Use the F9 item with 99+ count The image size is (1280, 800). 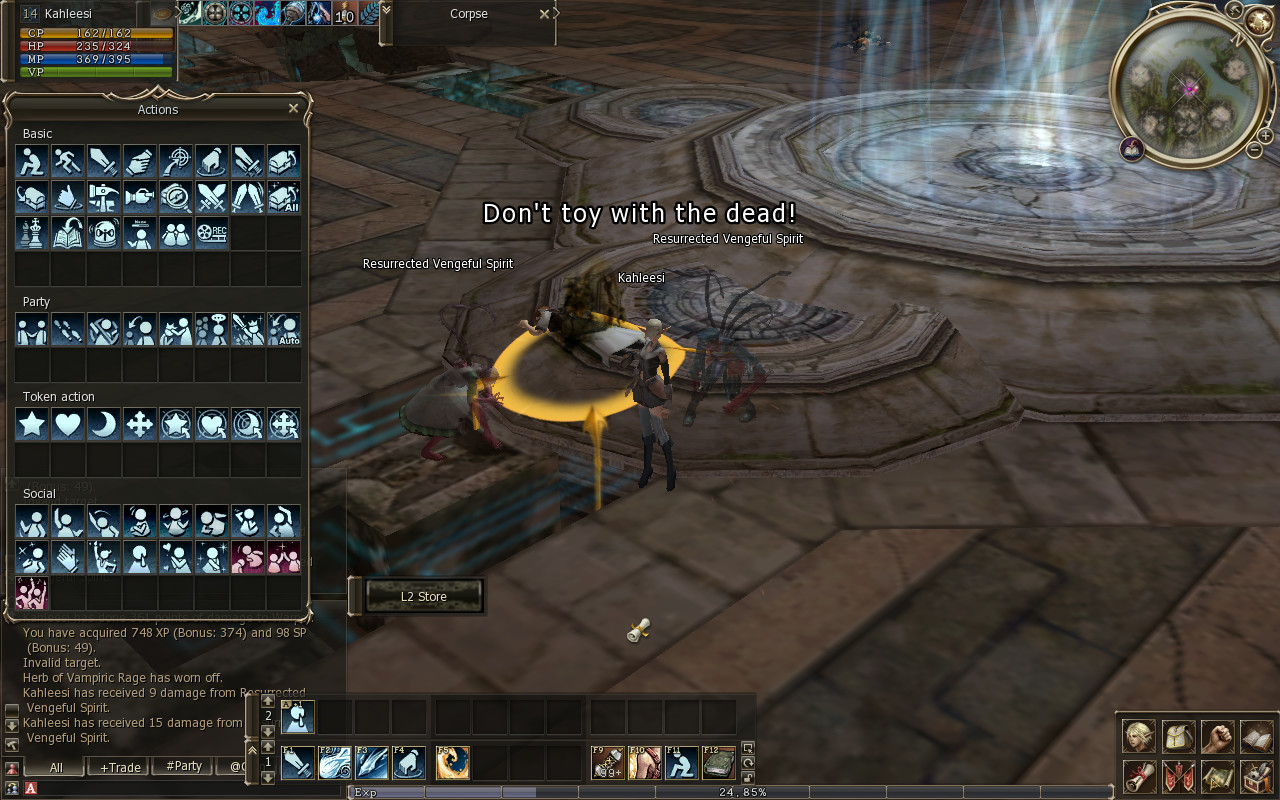pos(608,763)
